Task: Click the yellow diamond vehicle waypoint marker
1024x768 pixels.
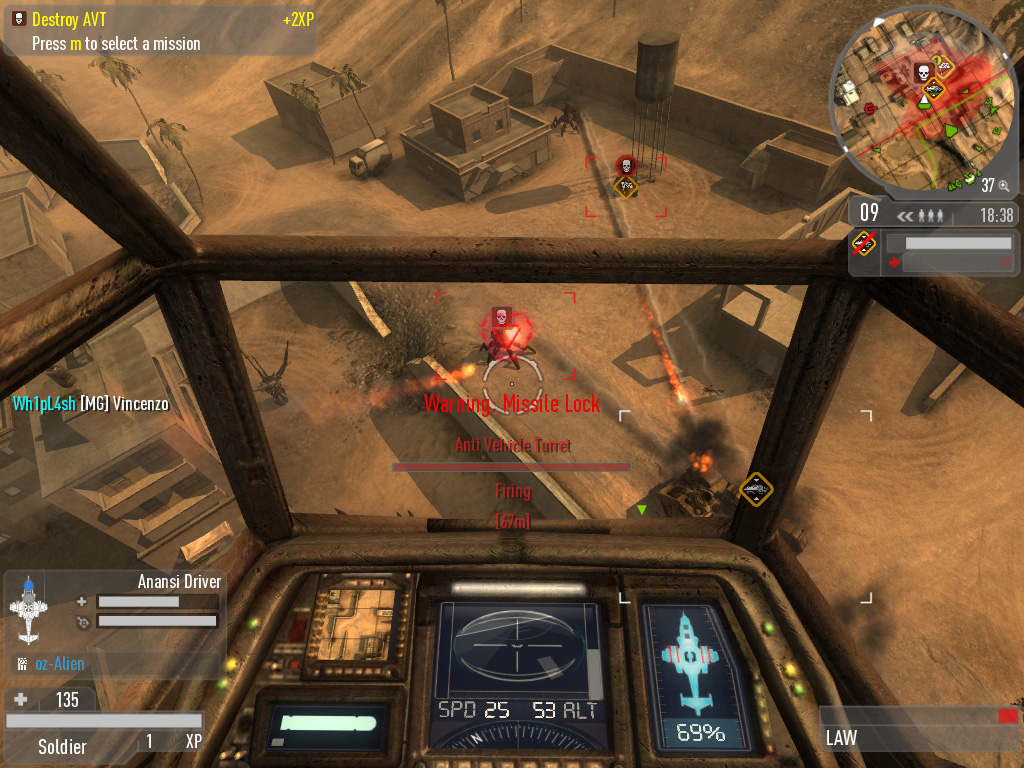Action: tap(756, 489)
